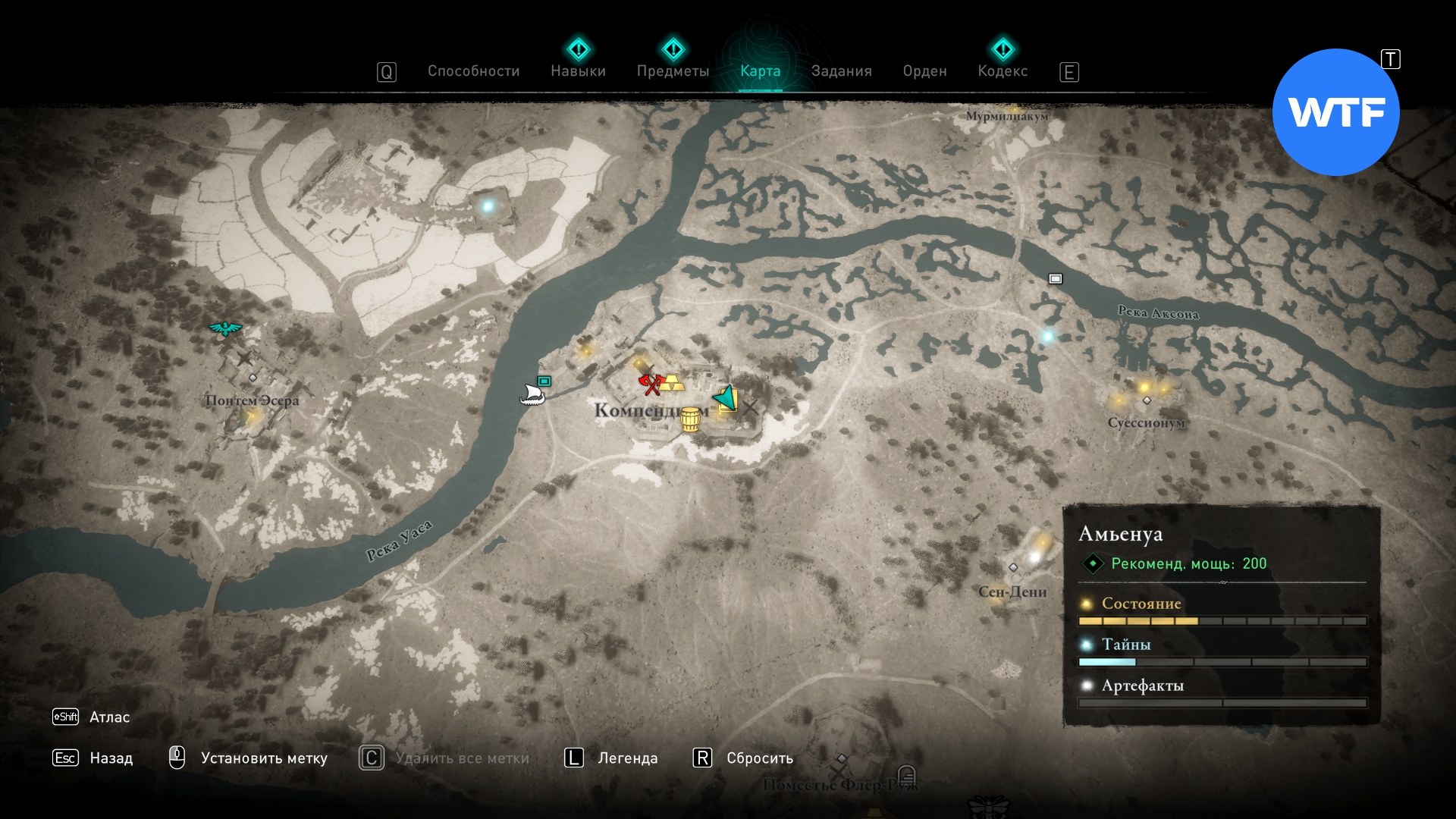This screenshot has width=1456, height=819.
Task: Open the Кодекс tab
Action: pyautogui.click(x=1003, y=71)
